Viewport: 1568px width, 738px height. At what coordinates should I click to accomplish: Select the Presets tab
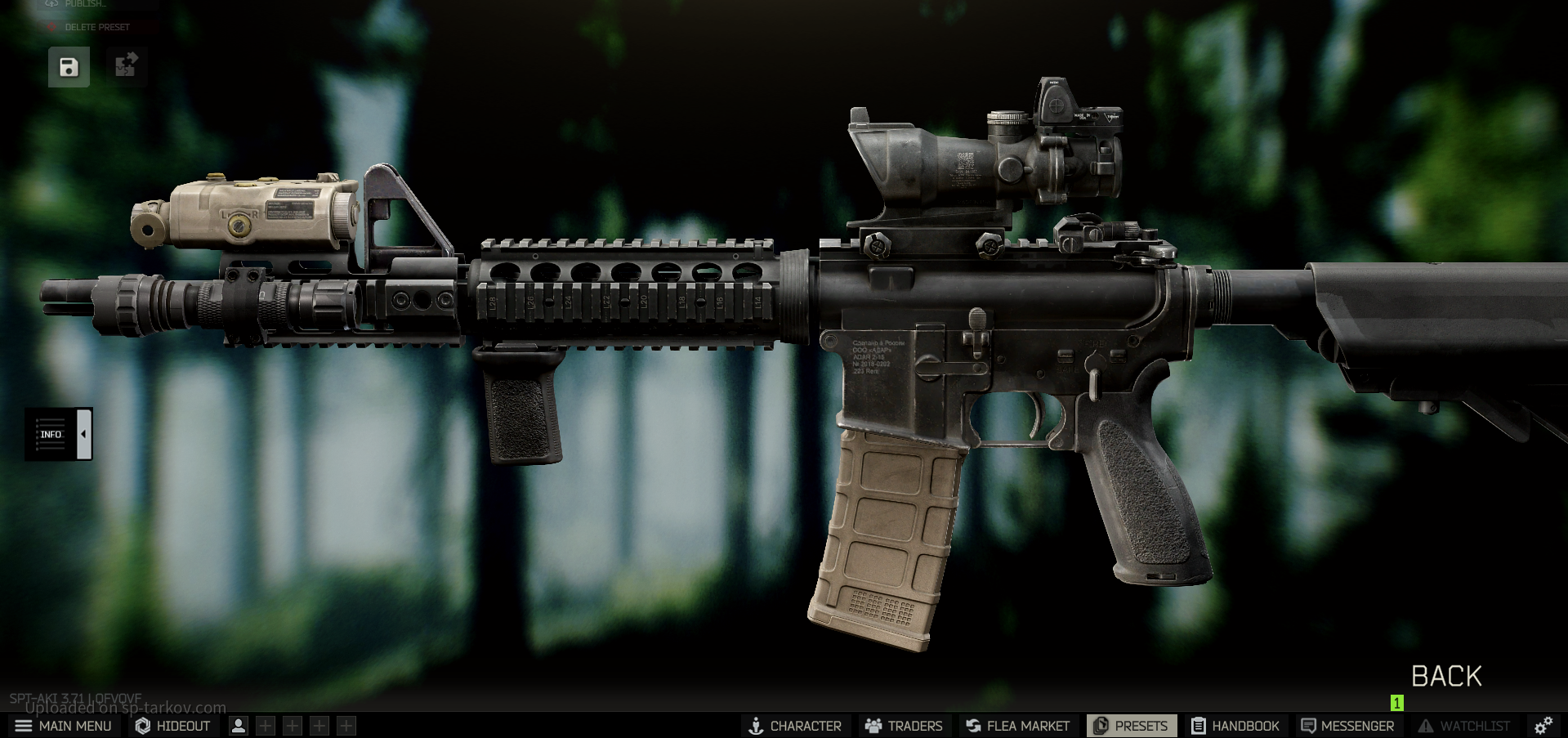coord(1131,726)
